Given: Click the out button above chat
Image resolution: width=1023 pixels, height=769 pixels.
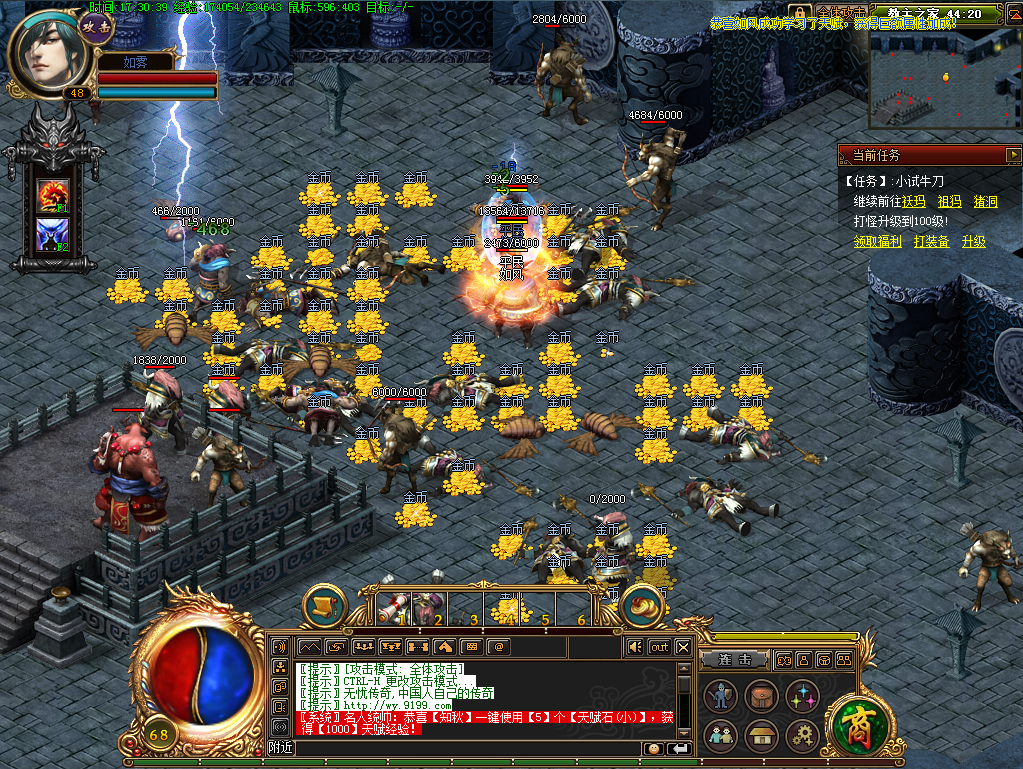Looking at the screenshot, I should tap(659, 647).
